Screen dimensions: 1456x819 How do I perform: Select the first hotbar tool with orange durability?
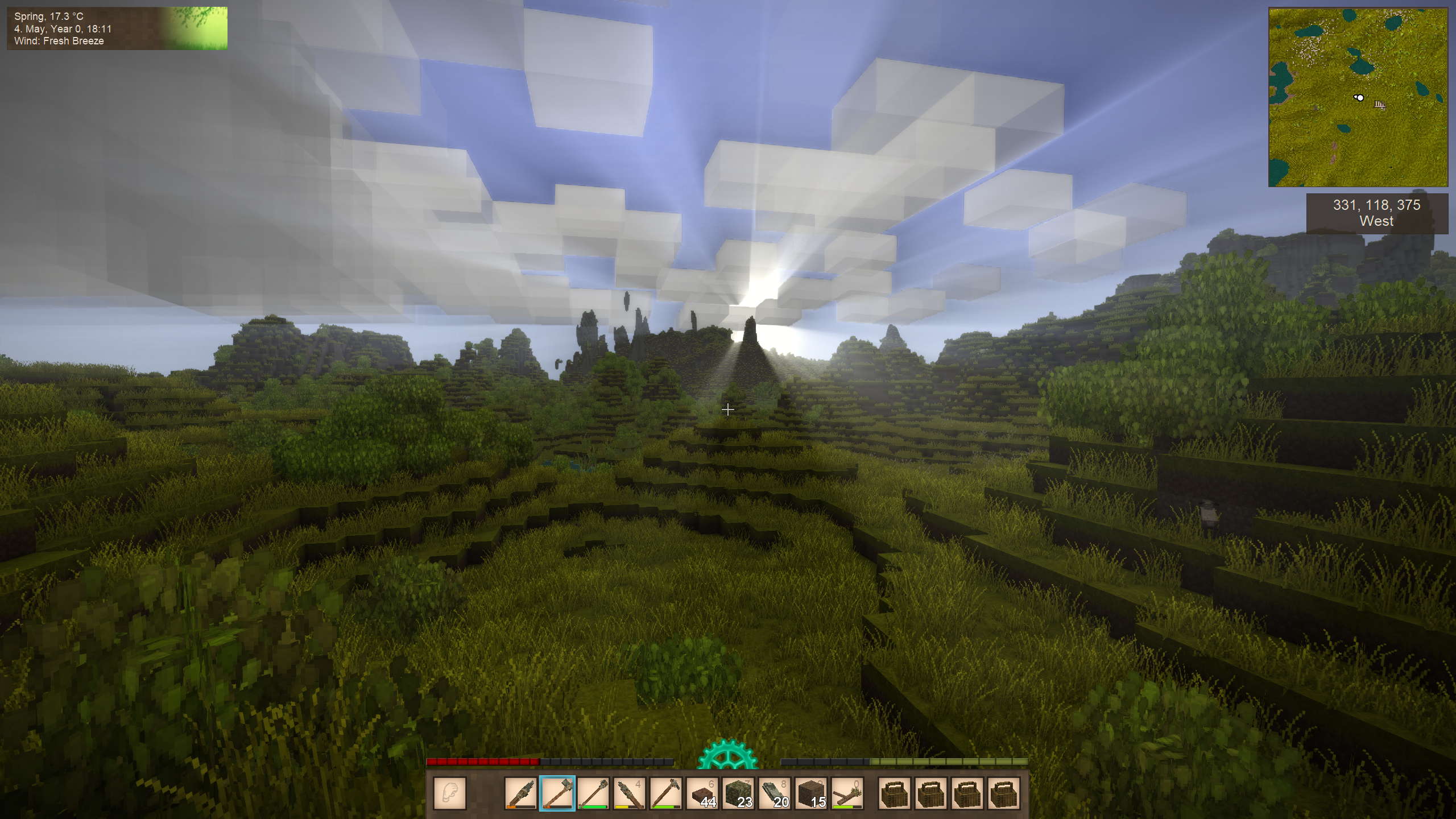coord(520,793)
